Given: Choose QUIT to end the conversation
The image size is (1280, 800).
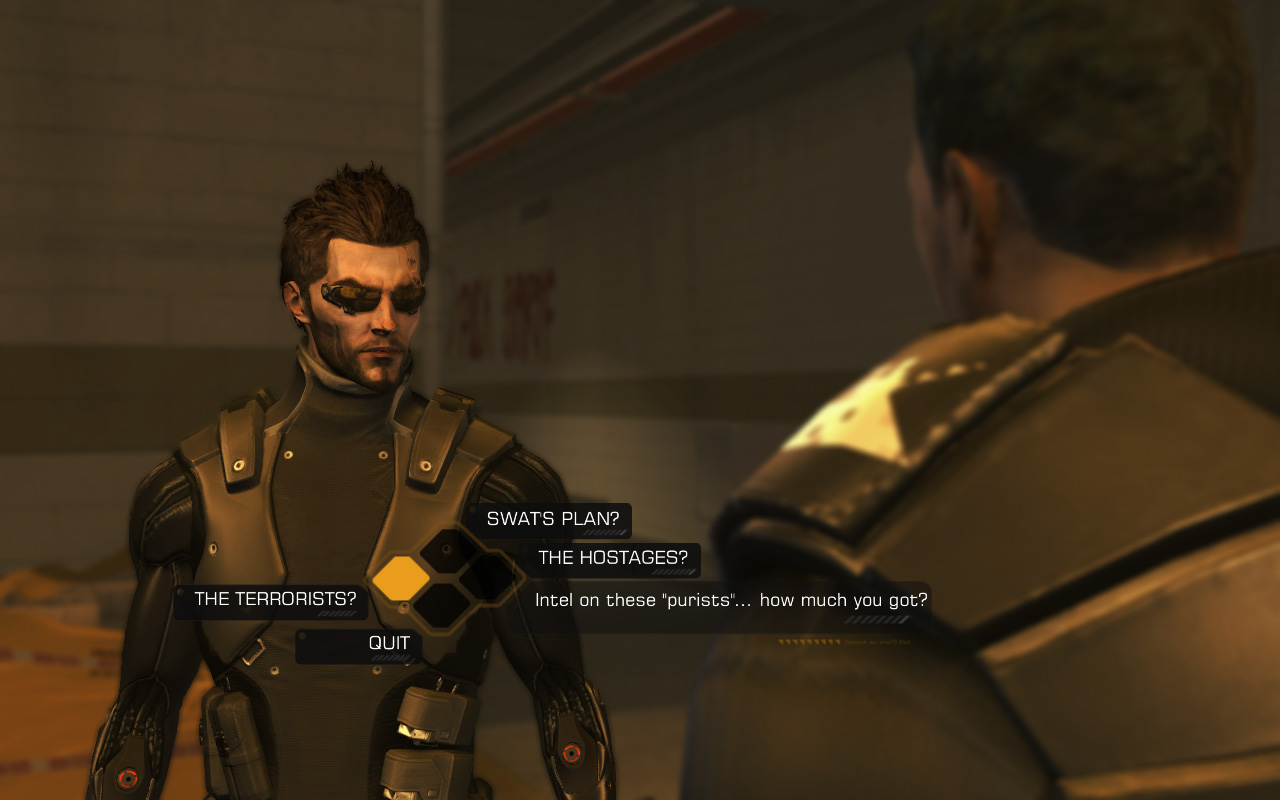Looking at the screenshot, I should (x=389, y=644).
